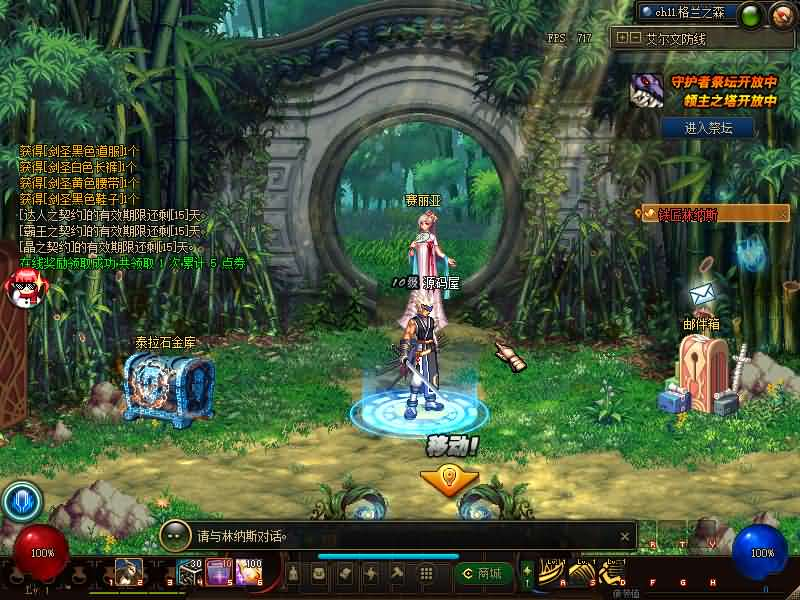Screen dimensions: 800x600
Task: Activate the slash skill on key A
Action: coord(552,573)
